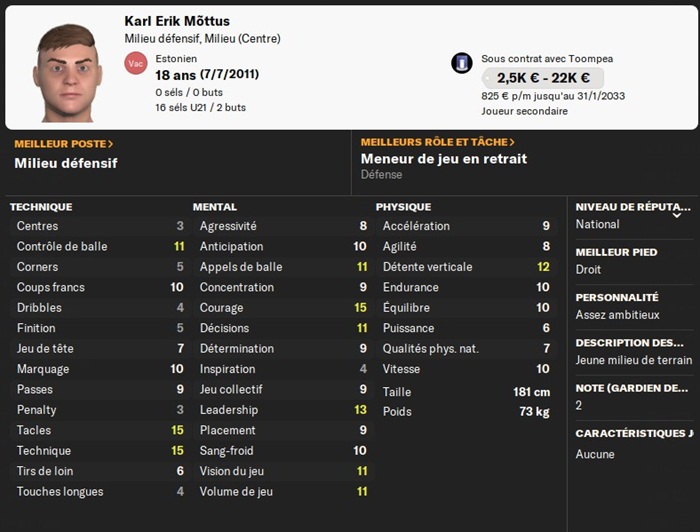The height and width of the screenshot is (532, 700).
Task: Select the red Vac status icon
Action: click(x=135, y=64)
